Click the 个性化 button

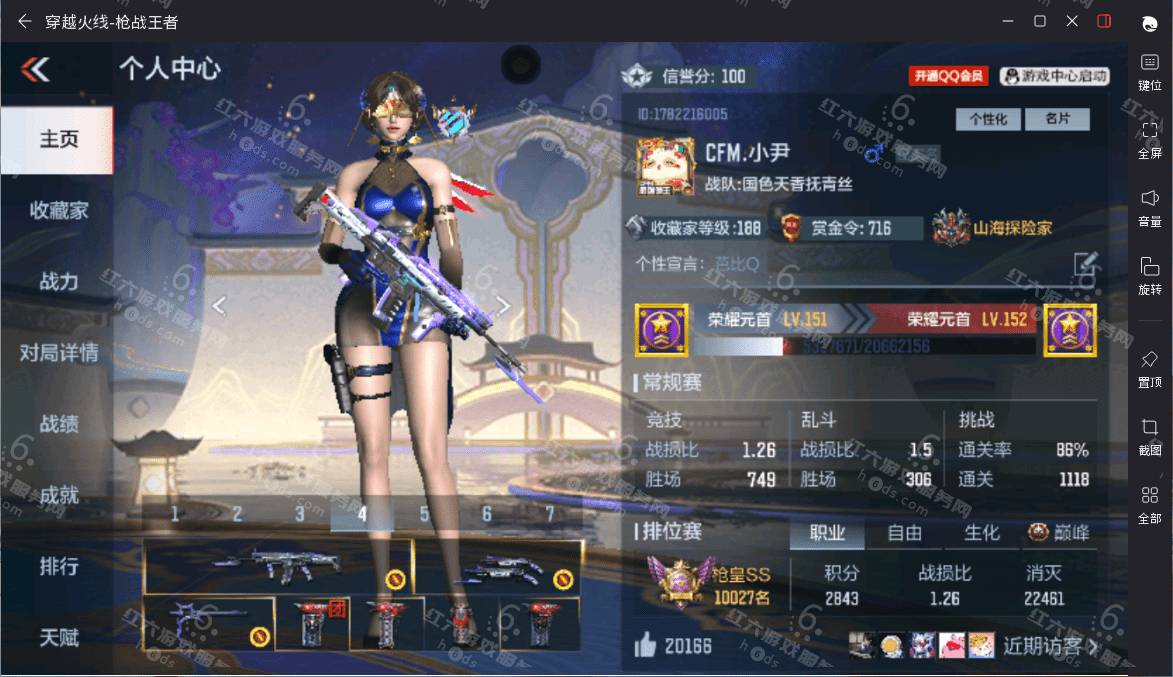coord(988,119)
